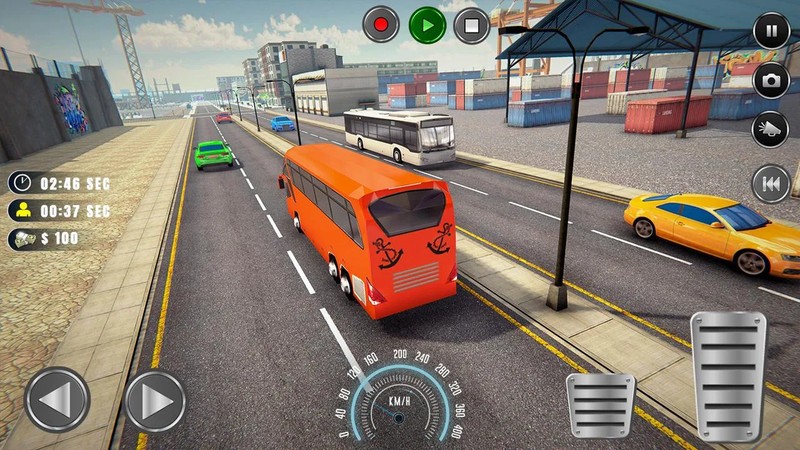Sound the horn button
800x450 pixels.
(x=771, y=130)
